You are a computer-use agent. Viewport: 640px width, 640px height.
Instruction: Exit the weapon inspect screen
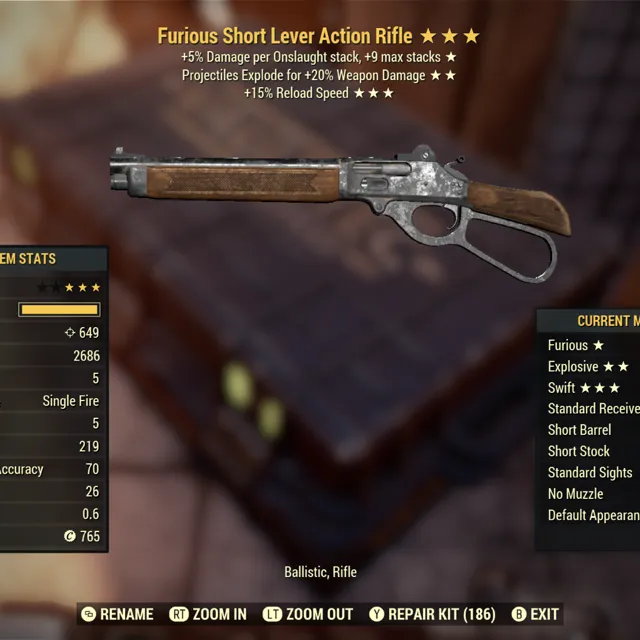coord(535,614)
